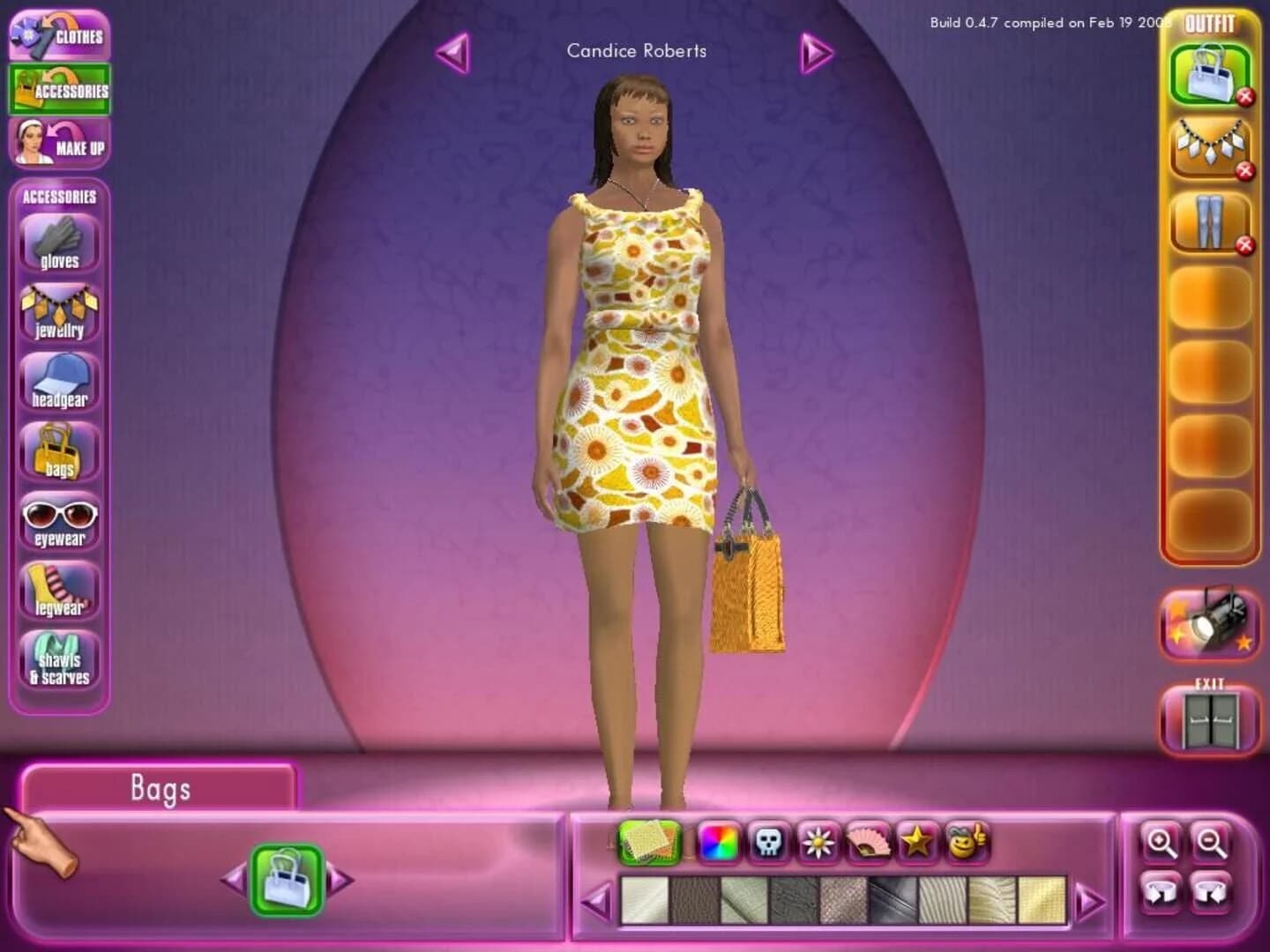Activate the spotlight lighting tool
This screenshot has width=1270, height=952.
1209,626
